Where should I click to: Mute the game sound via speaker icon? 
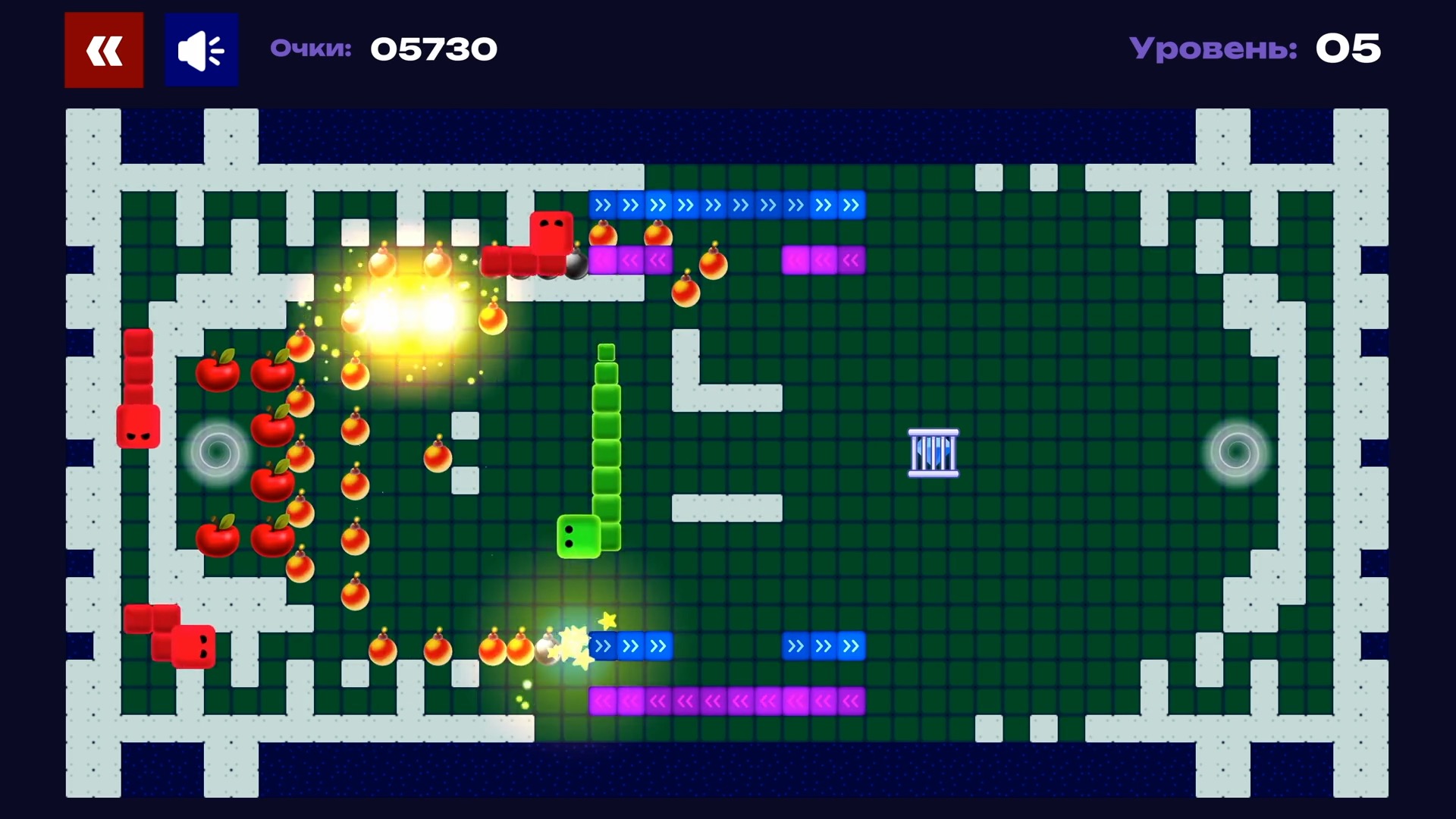pyautogui.click(x=200, y=49)
